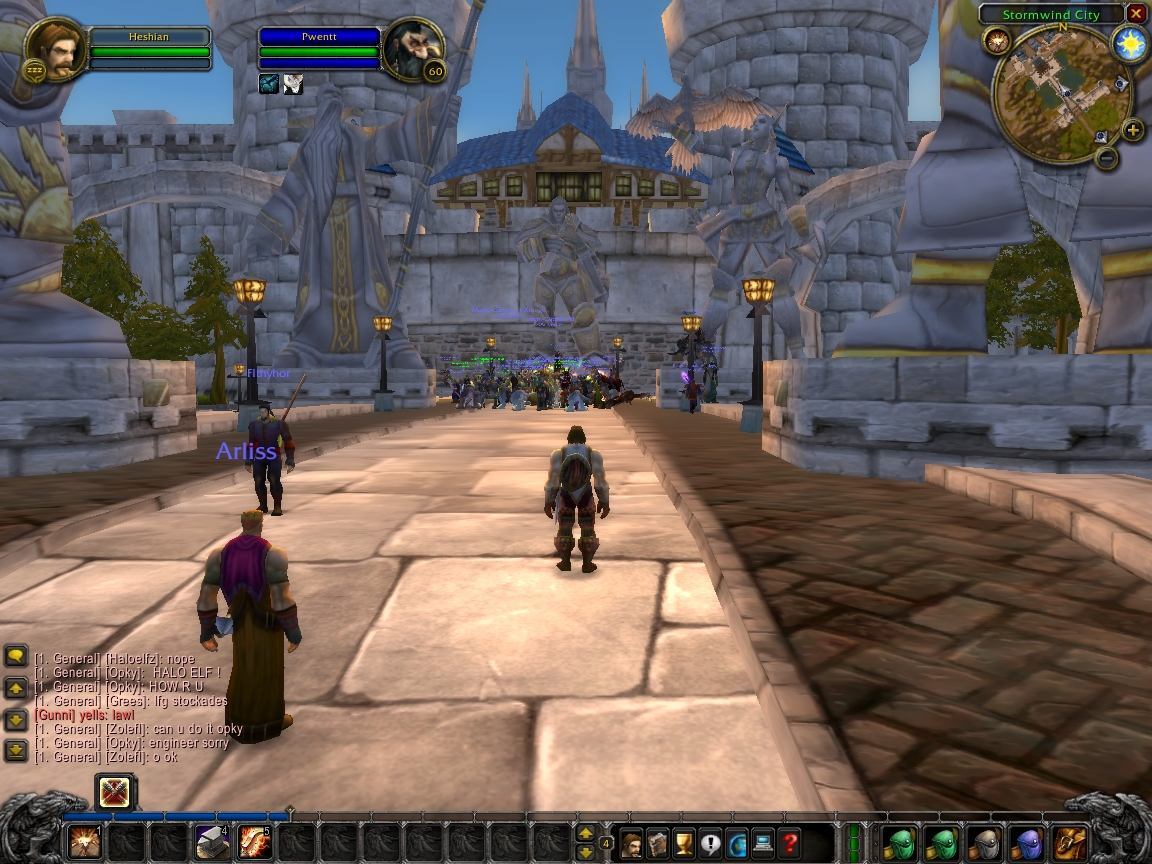The height and width of the screenshot is (864, 1152).
Task: Open the quest log exclamation button
Action: 711,843
